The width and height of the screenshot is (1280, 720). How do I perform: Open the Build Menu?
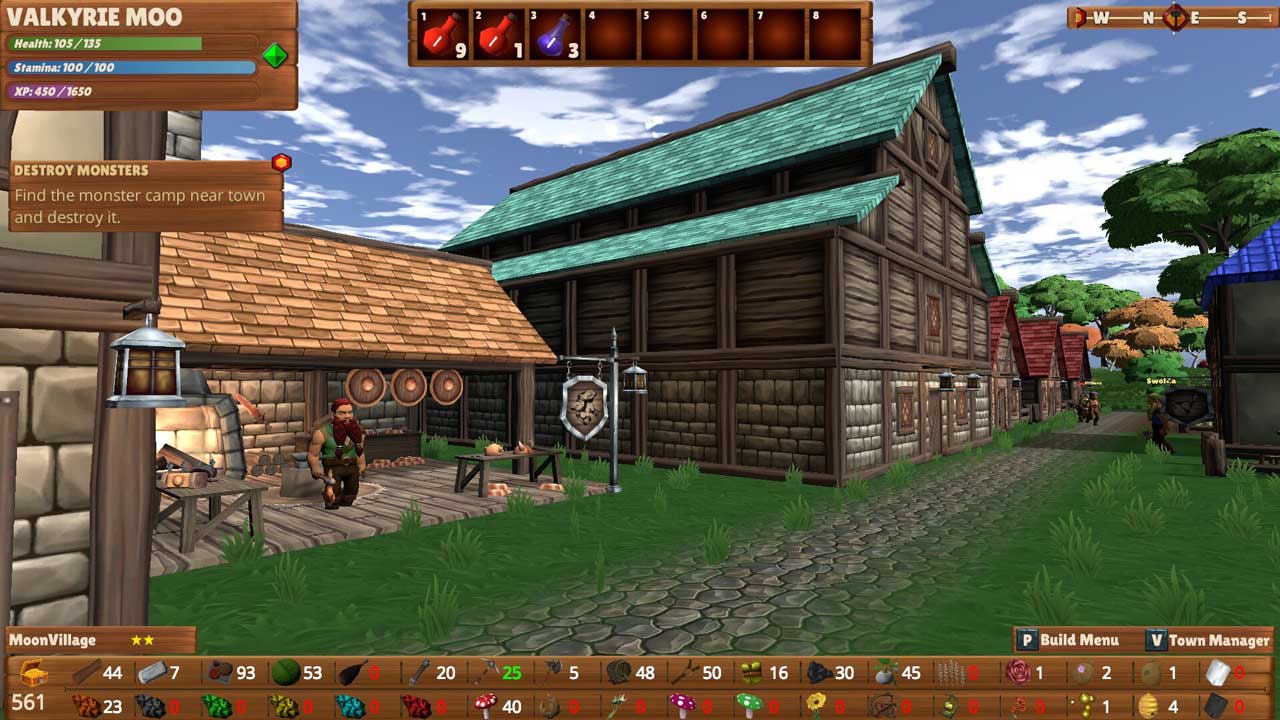click(x=1068, y=640)
